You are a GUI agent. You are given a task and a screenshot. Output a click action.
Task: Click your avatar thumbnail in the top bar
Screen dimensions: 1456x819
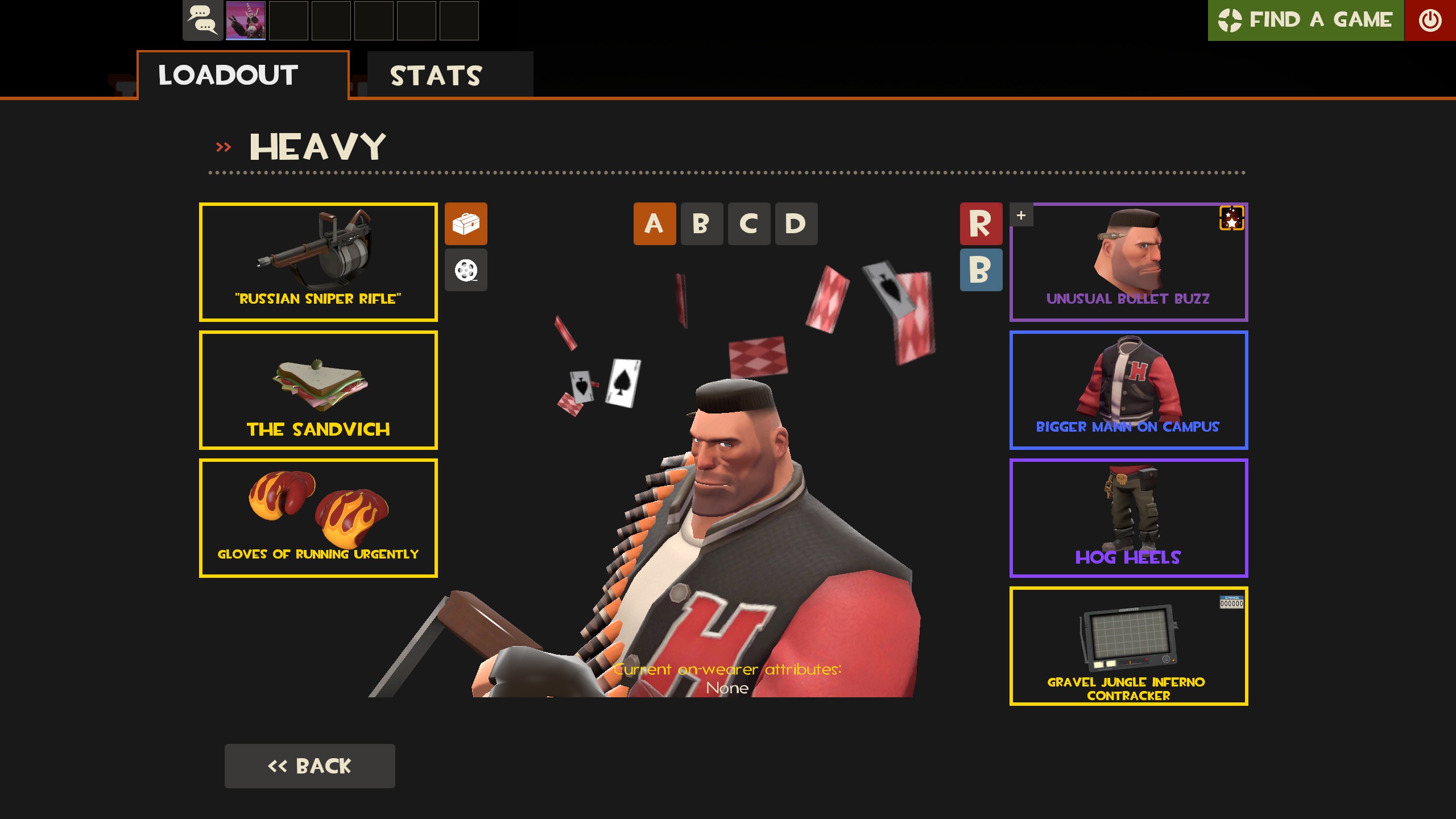247,21
